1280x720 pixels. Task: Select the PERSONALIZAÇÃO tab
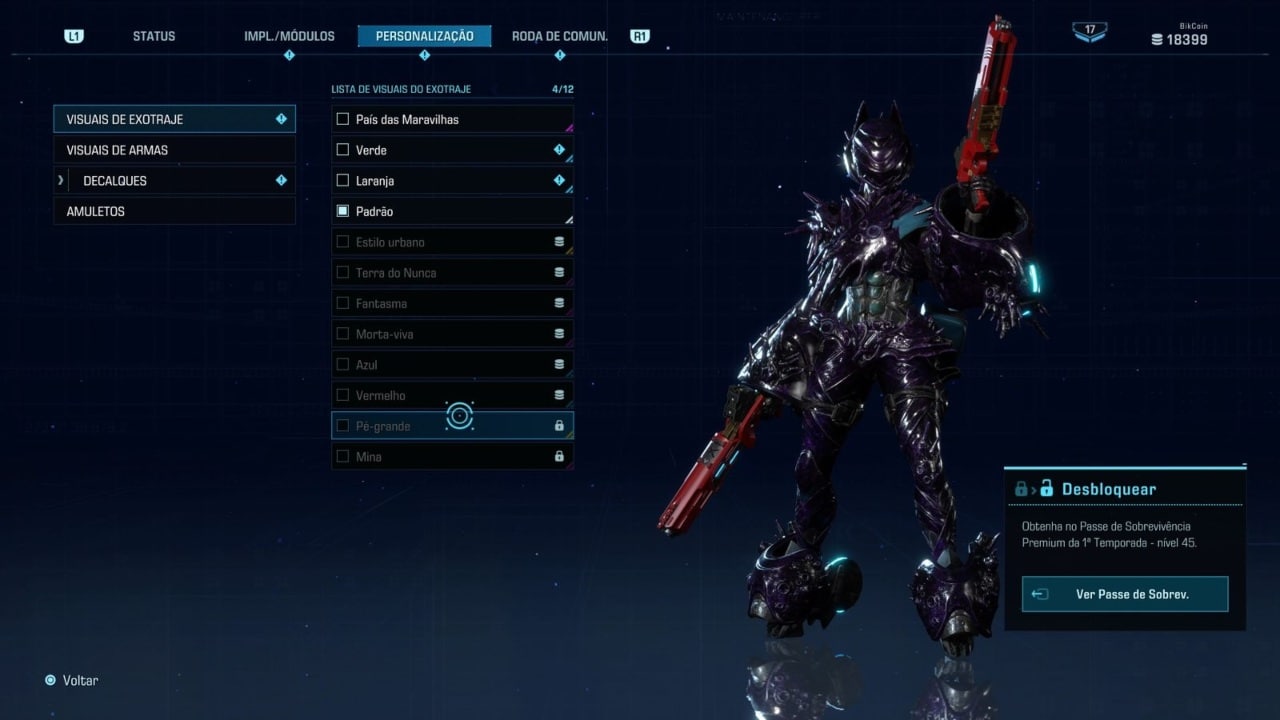tap(424, 36)
